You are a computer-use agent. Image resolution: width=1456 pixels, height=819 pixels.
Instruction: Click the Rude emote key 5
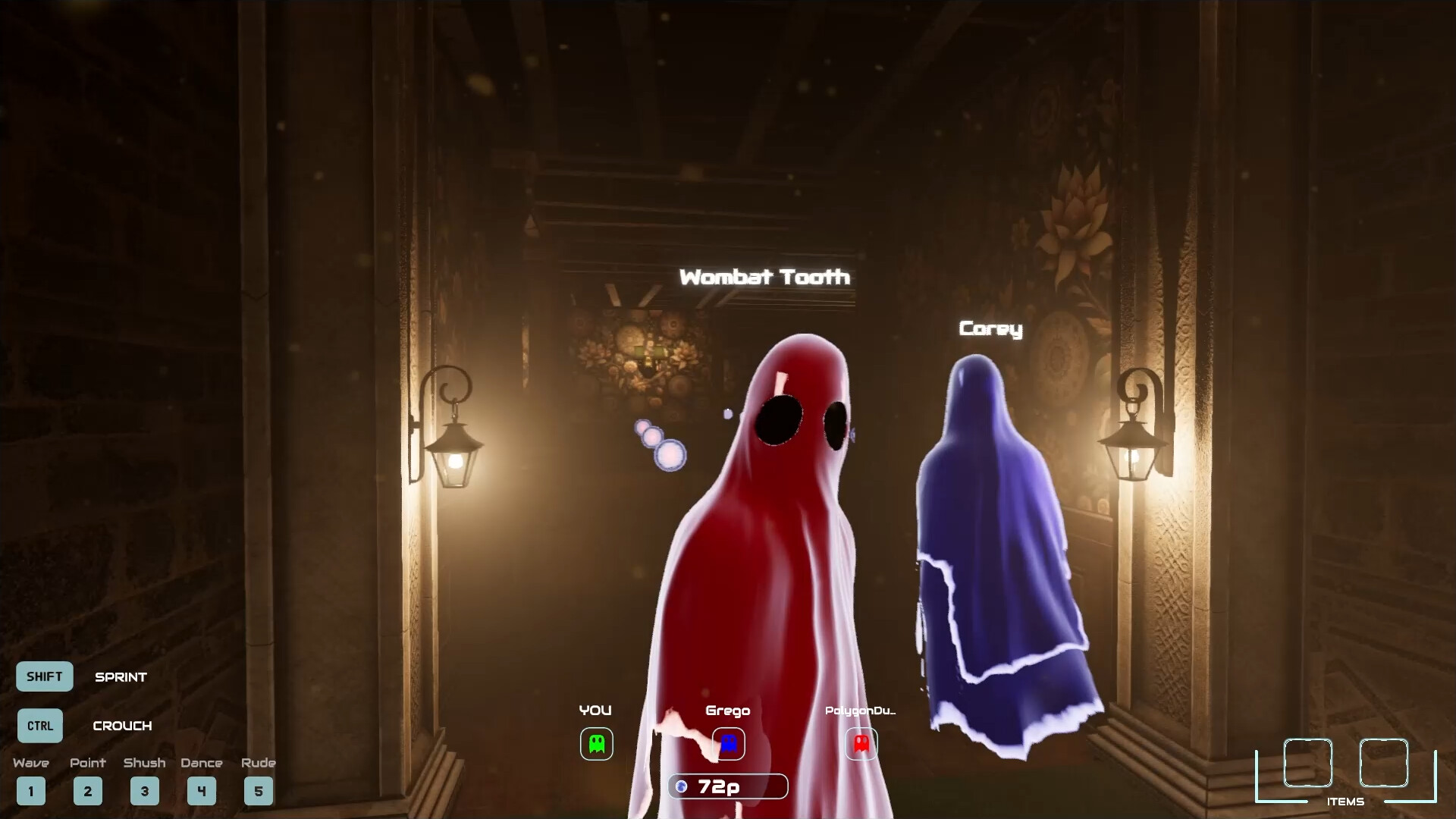pyautogui.click(x=259, y=791)
